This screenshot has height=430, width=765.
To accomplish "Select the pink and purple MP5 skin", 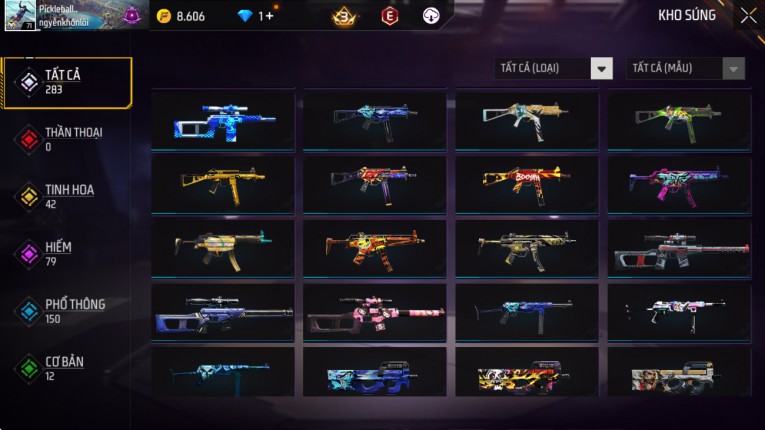I will click(679, 182).
